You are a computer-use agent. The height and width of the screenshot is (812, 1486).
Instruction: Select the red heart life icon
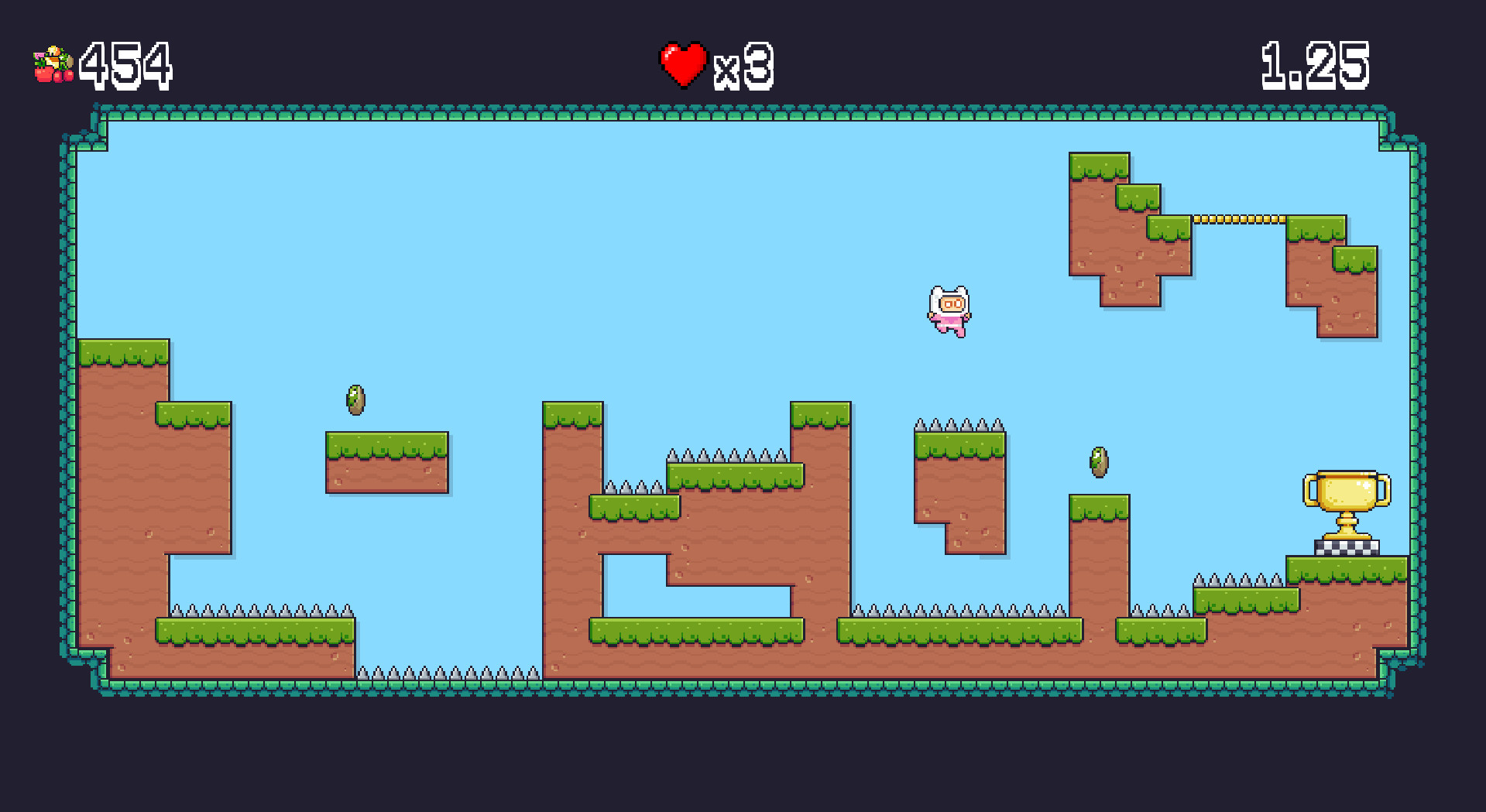click(682, 63)
